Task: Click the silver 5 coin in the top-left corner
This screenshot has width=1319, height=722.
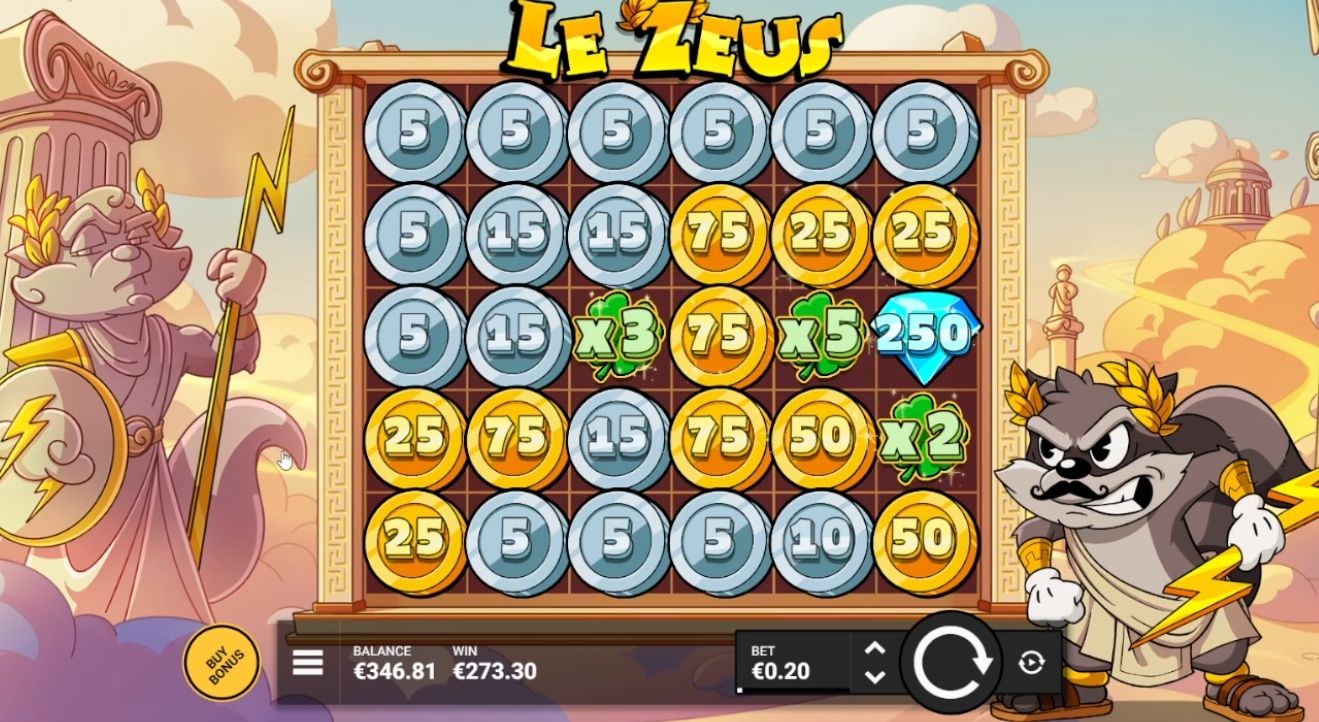Action: coord(415,133)
